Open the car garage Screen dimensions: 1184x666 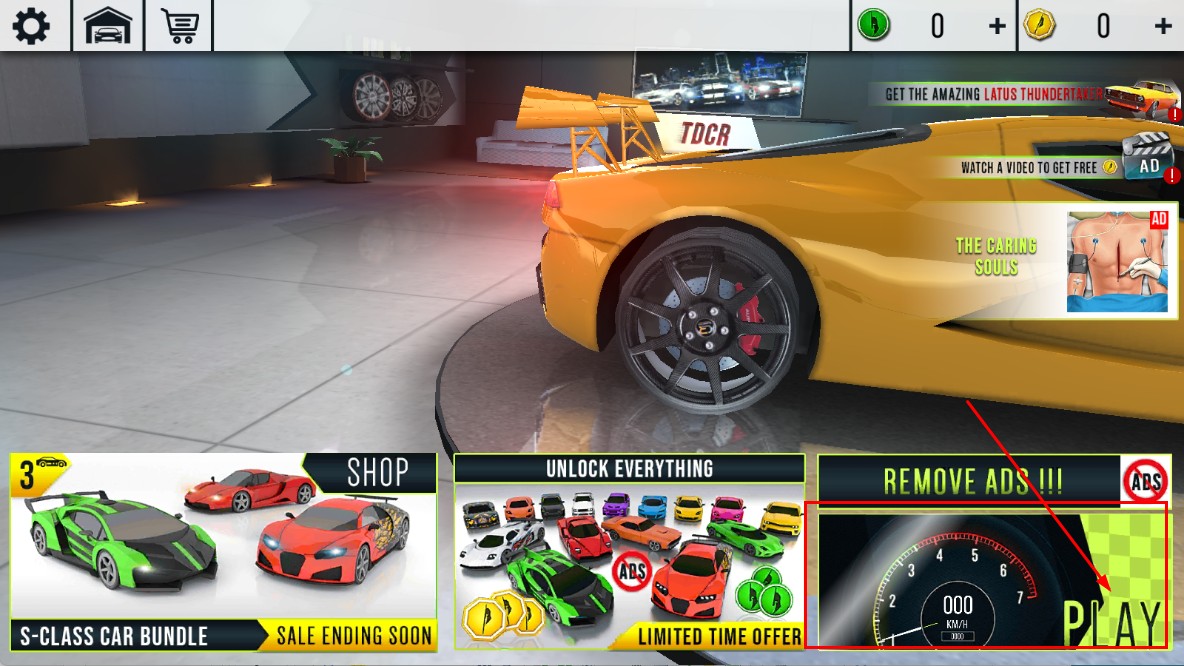(108, 25)
